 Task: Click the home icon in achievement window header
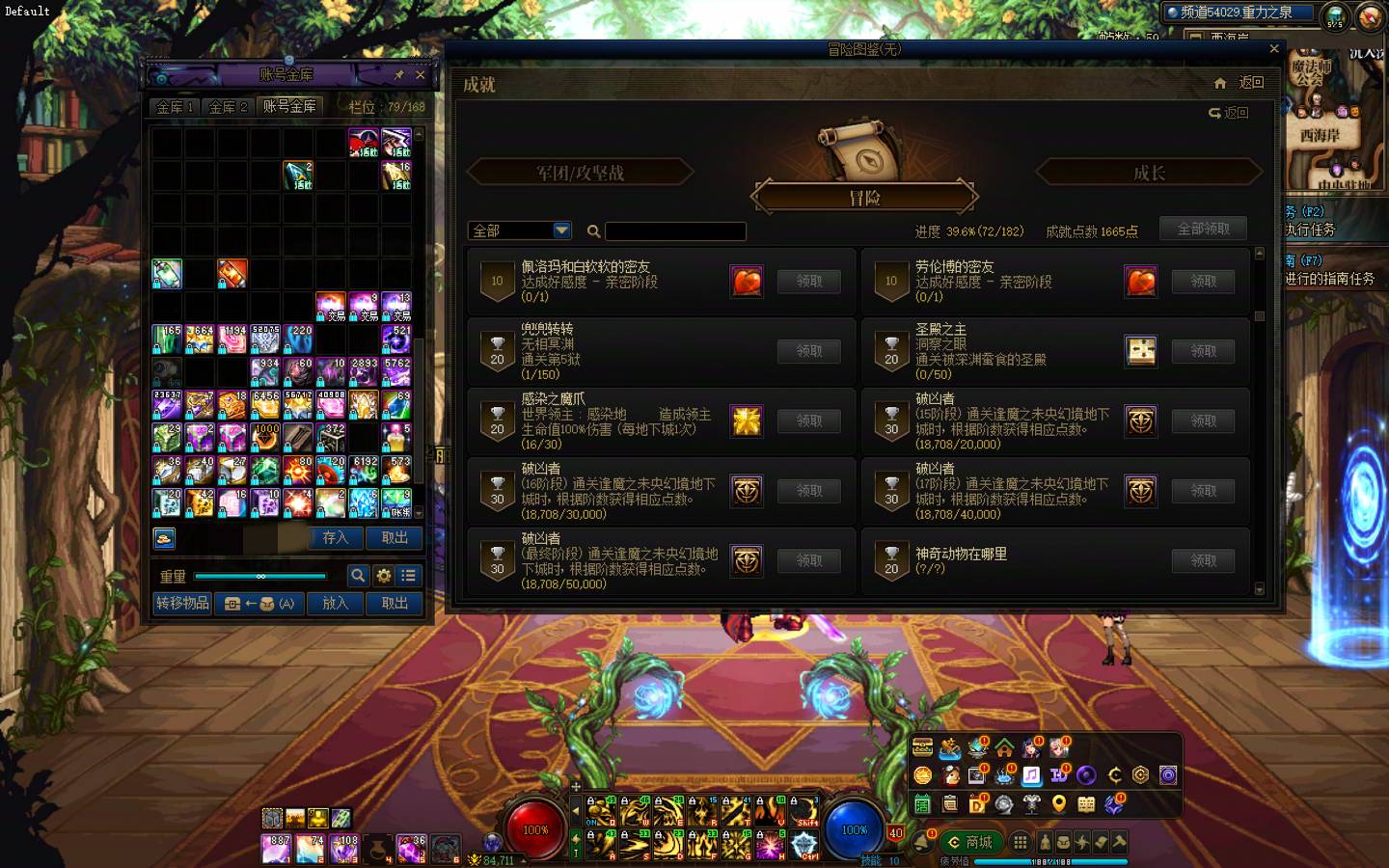pyautogui.click(x=1219, y=84)
